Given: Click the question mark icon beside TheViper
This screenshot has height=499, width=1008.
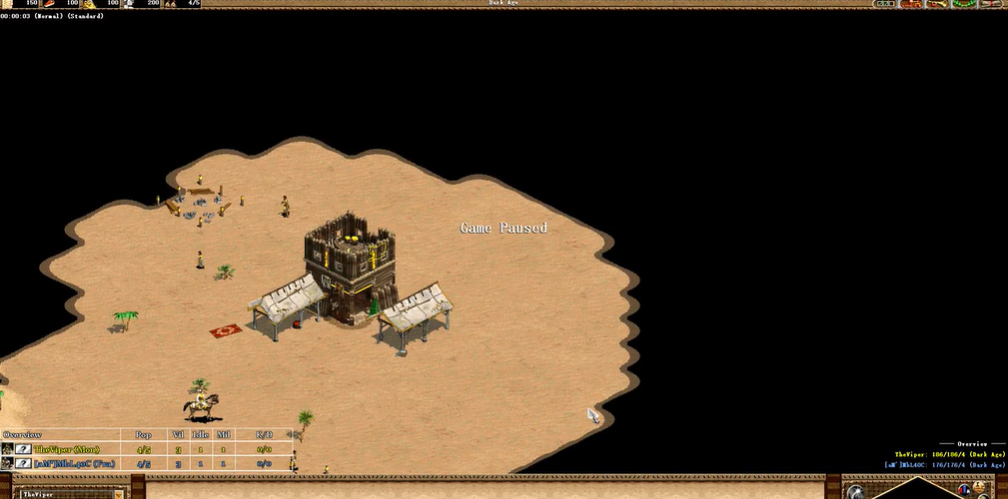Looking at the screenshot, I should point(22,450).
